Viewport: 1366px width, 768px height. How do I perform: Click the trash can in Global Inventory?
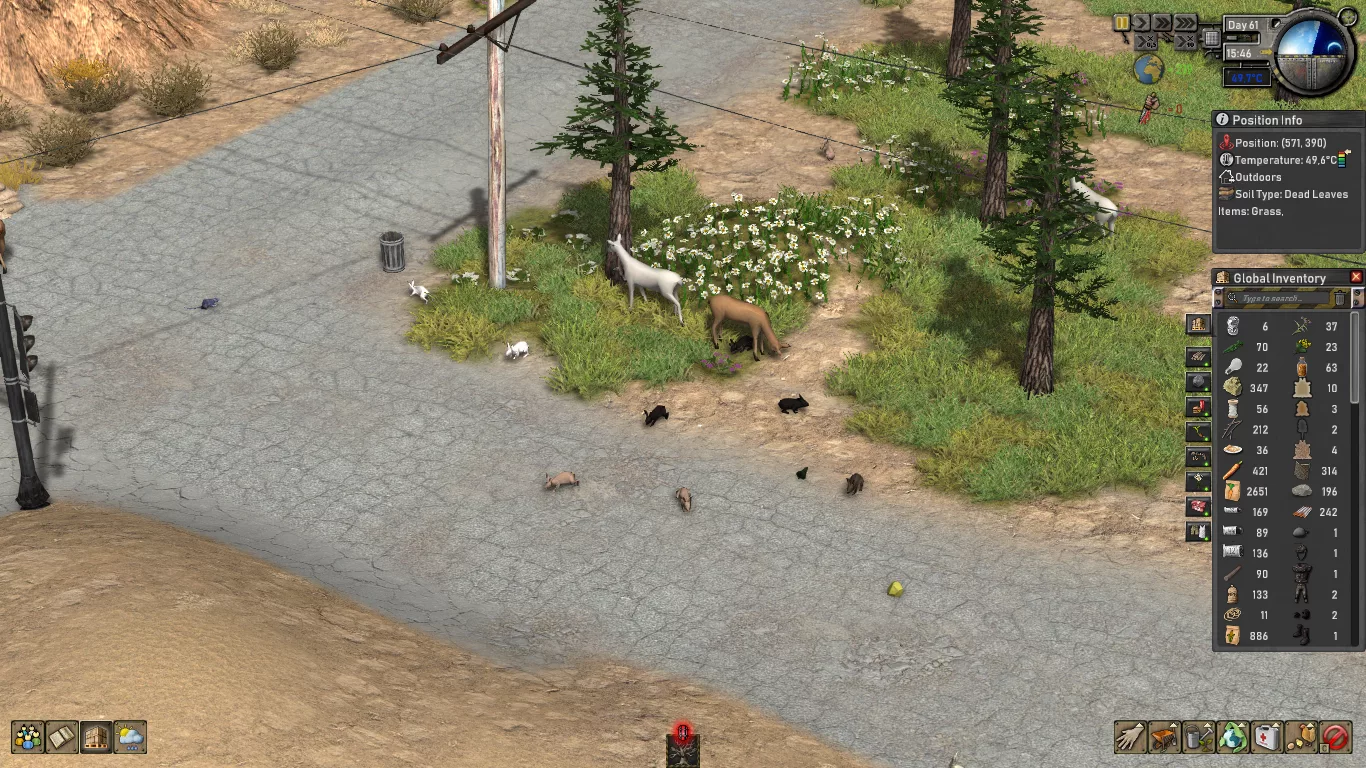(x=1340, y=298)
